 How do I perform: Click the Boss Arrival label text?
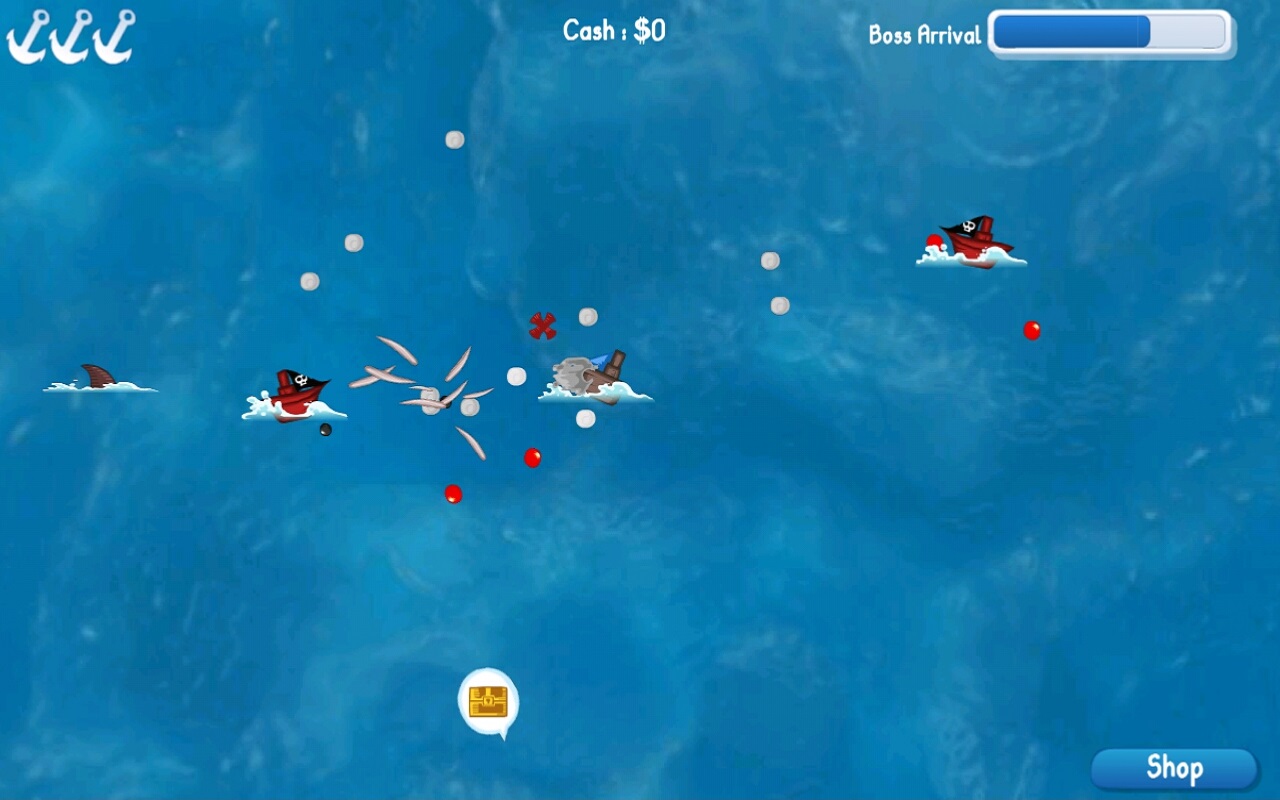coord(925,36)
